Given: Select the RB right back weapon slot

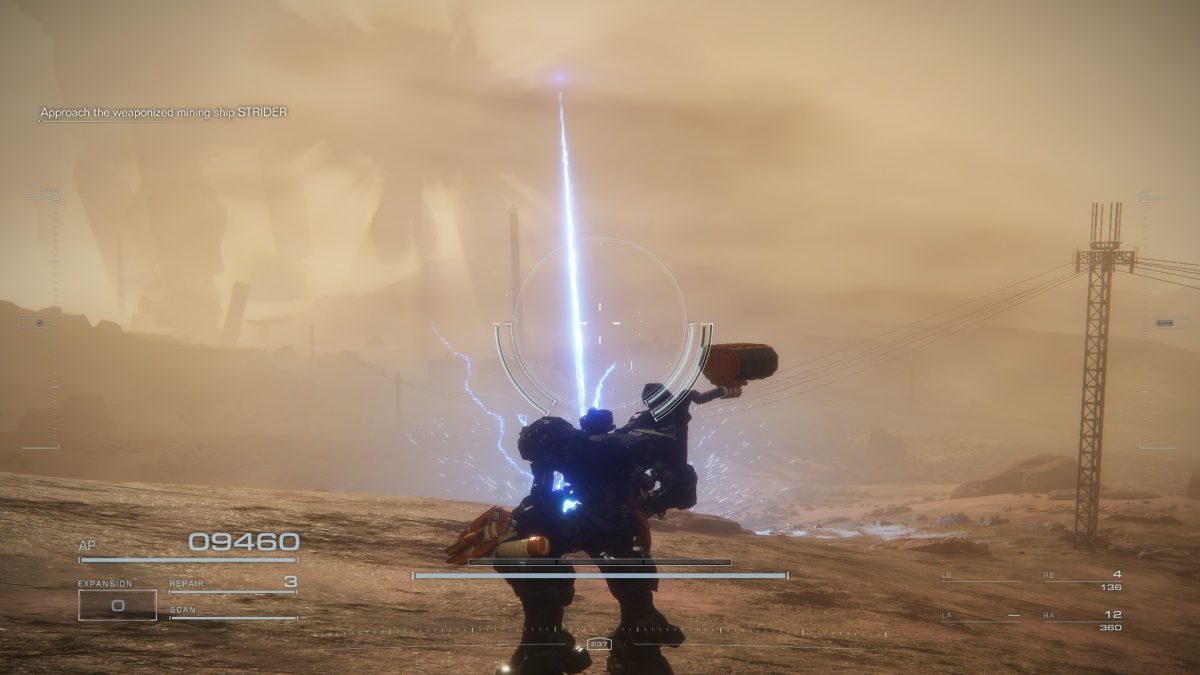Looking at the screenshot, I should coord(1082,577).
